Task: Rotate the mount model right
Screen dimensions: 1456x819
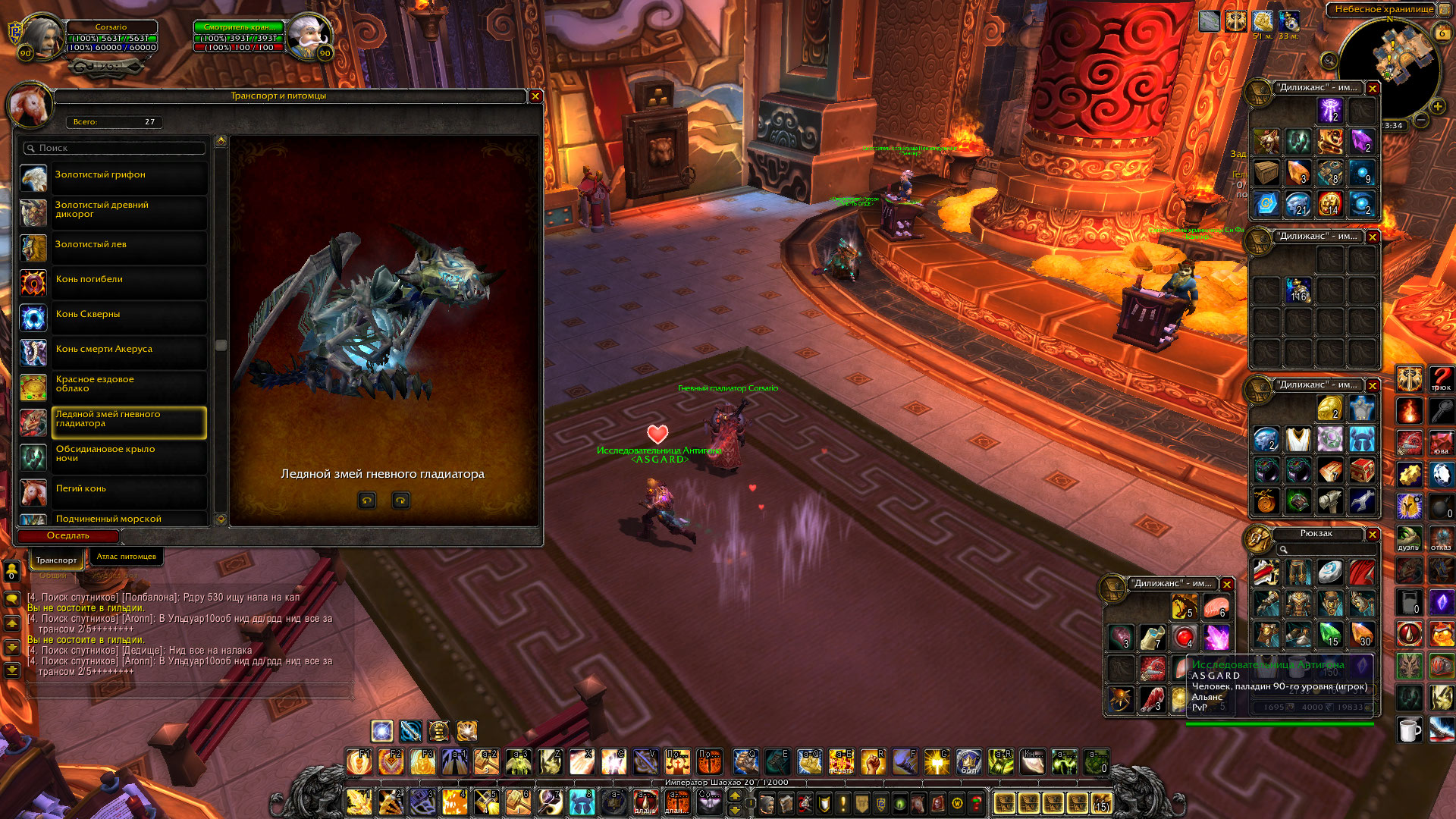Action: tap(400, 500)
